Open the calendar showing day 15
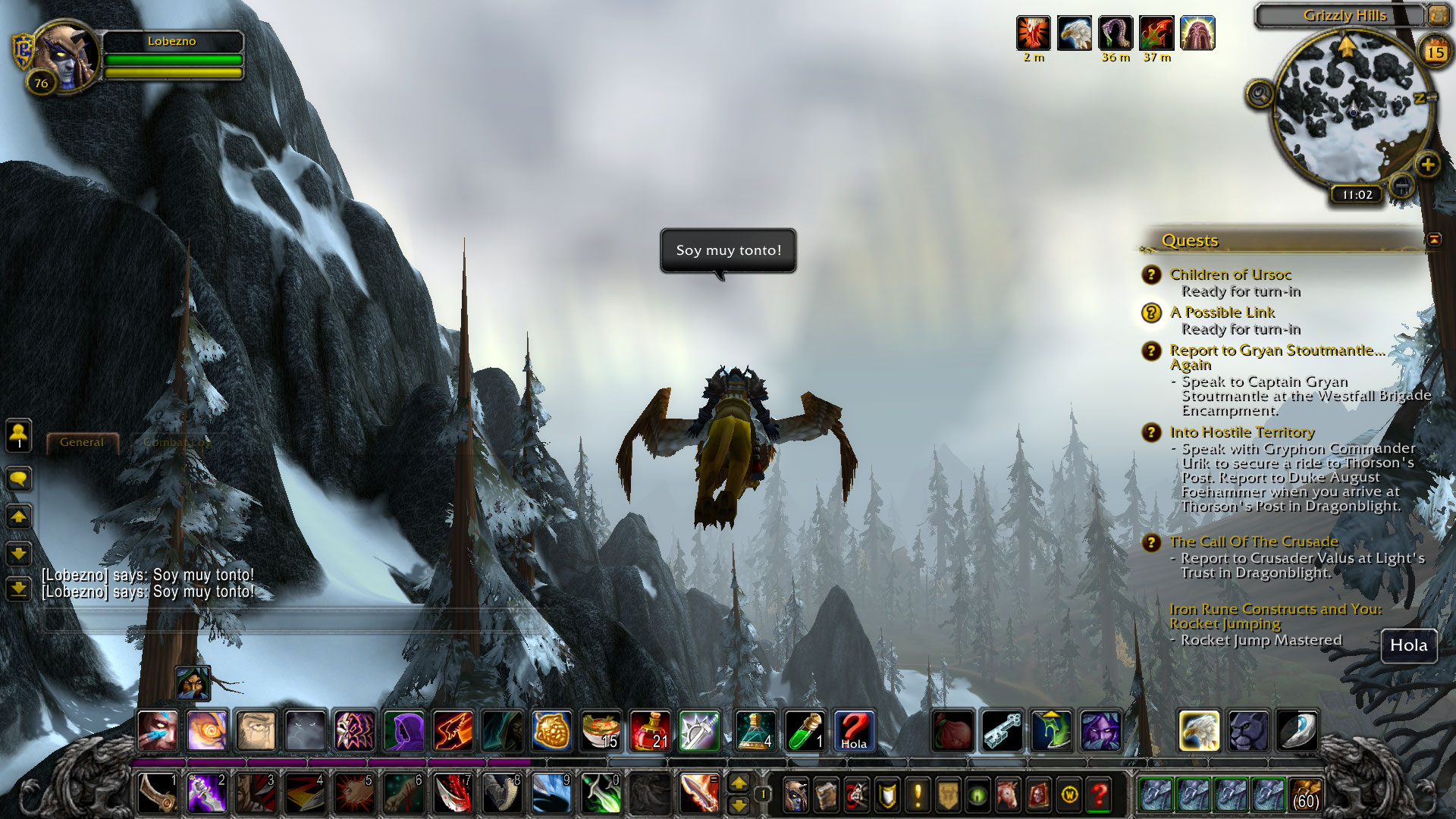Viewport: 1456px width, 819px height. 1435,52
